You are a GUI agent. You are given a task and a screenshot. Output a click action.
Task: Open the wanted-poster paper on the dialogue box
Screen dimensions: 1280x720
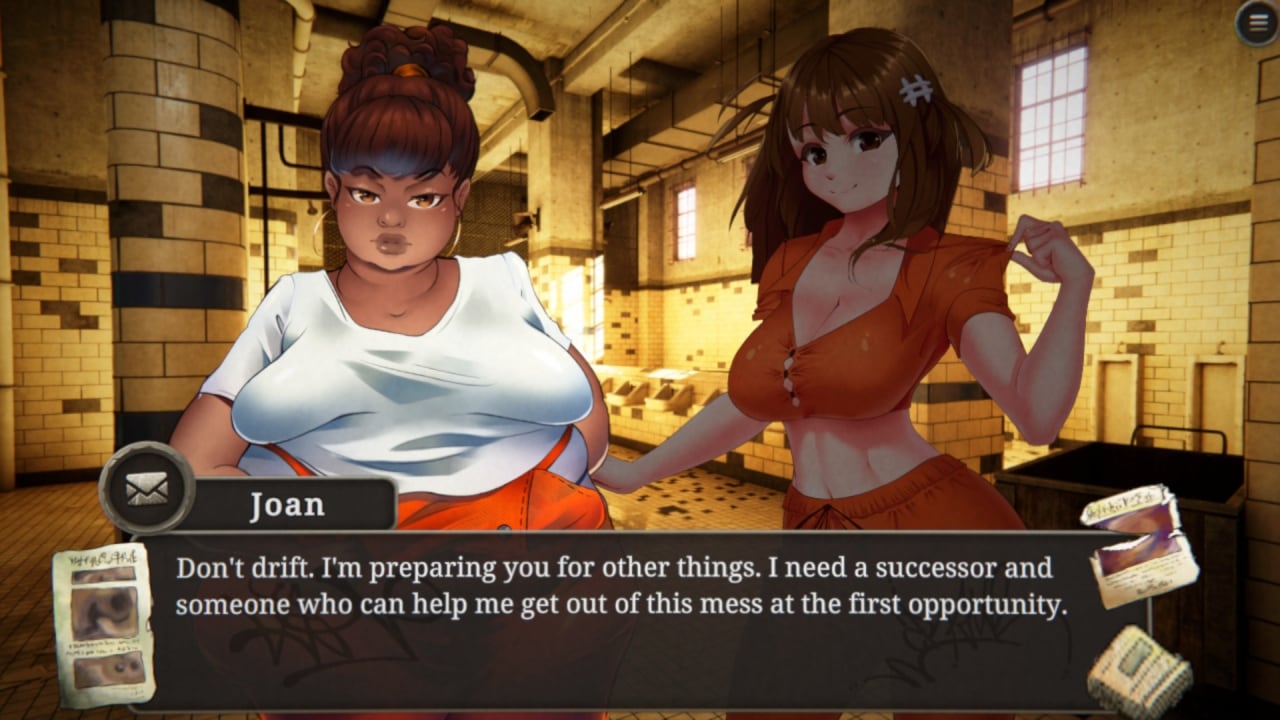point(104,624)
